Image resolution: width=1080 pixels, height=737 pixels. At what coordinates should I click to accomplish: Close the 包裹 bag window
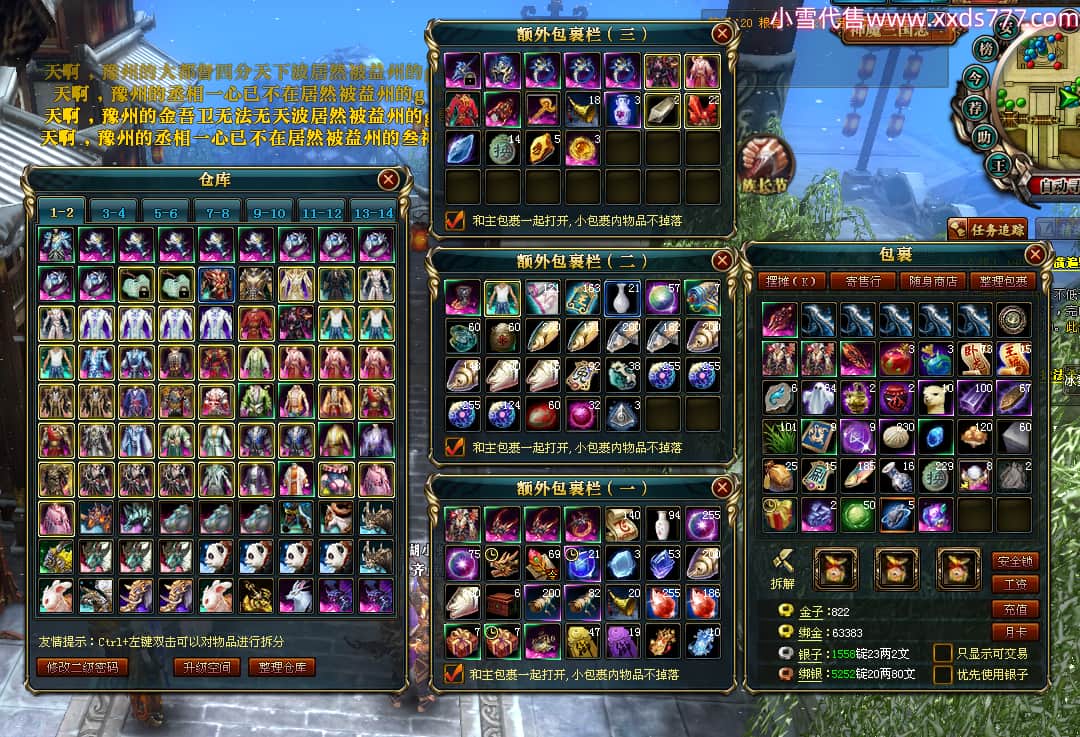[1036, 254]
